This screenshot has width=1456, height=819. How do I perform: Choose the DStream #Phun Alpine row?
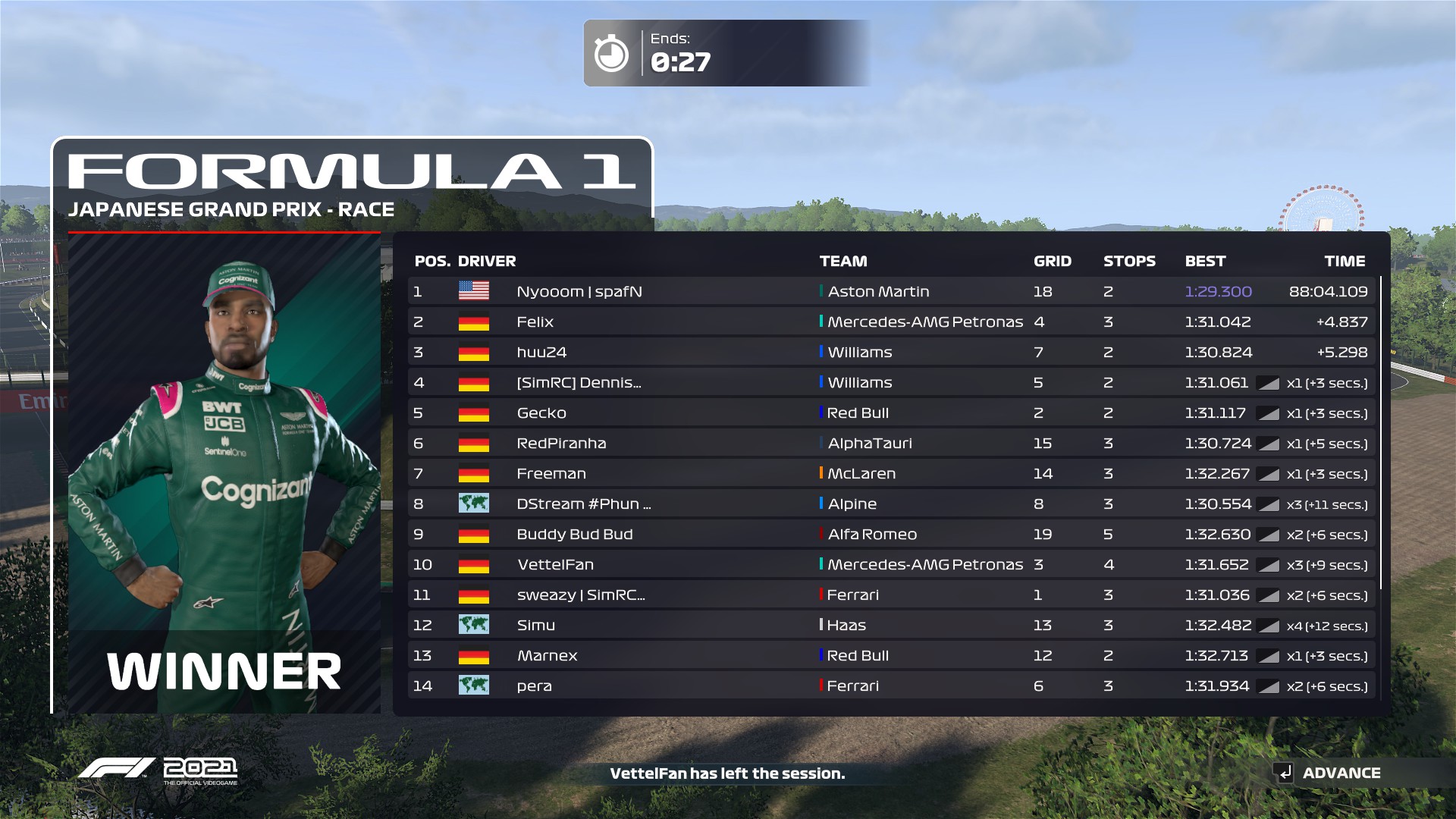point(891,504)
